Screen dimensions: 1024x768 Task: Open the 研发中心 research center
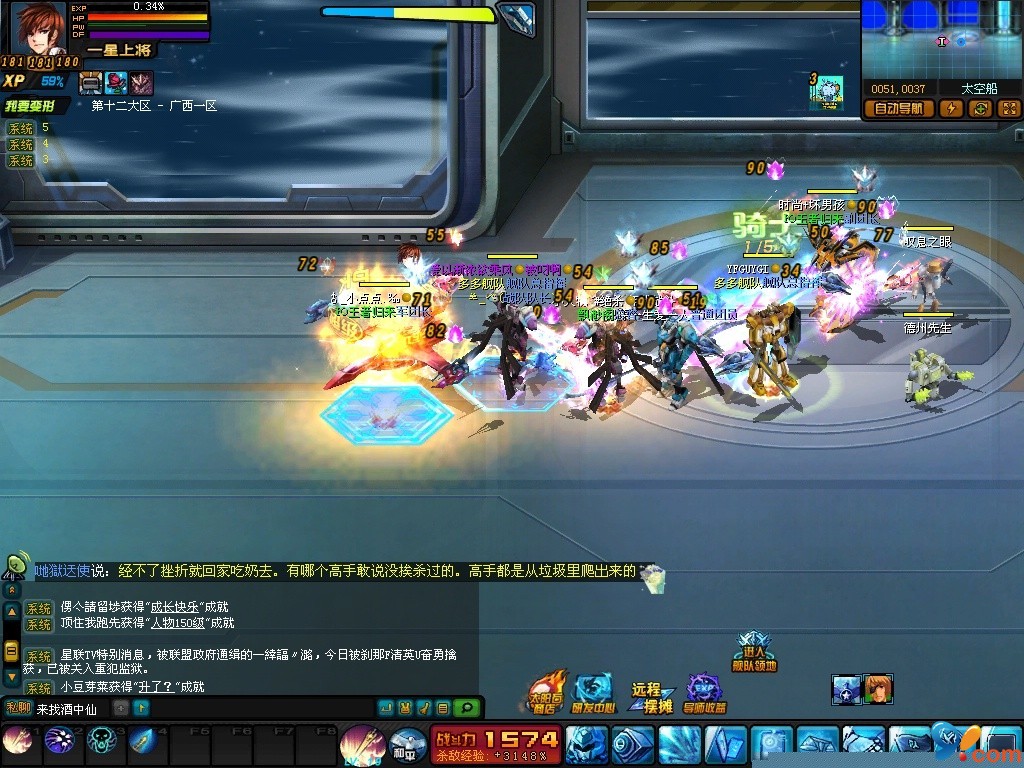coord(592,692)
